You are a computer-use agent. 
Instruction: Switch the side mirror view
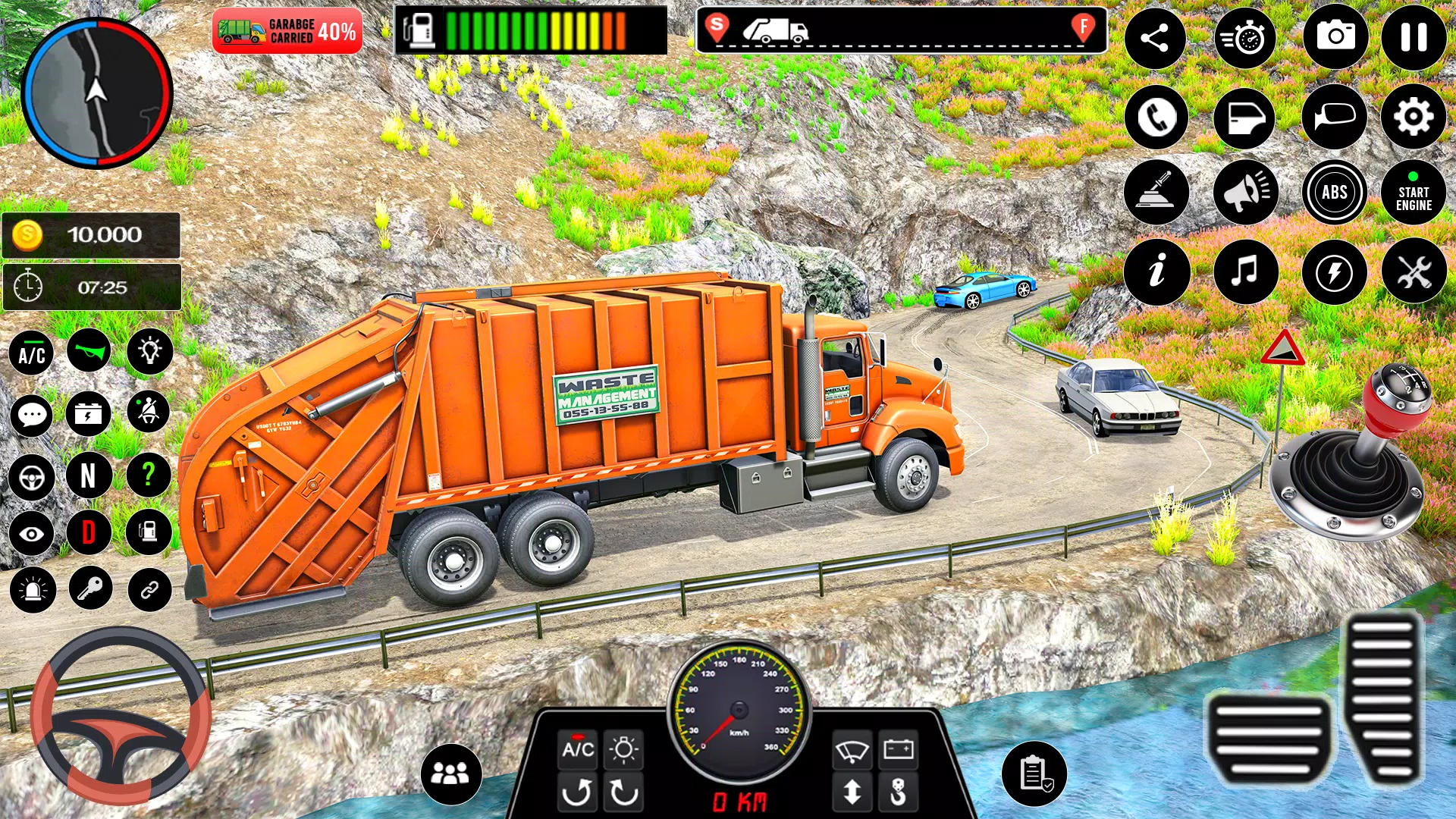(1335, 118)
